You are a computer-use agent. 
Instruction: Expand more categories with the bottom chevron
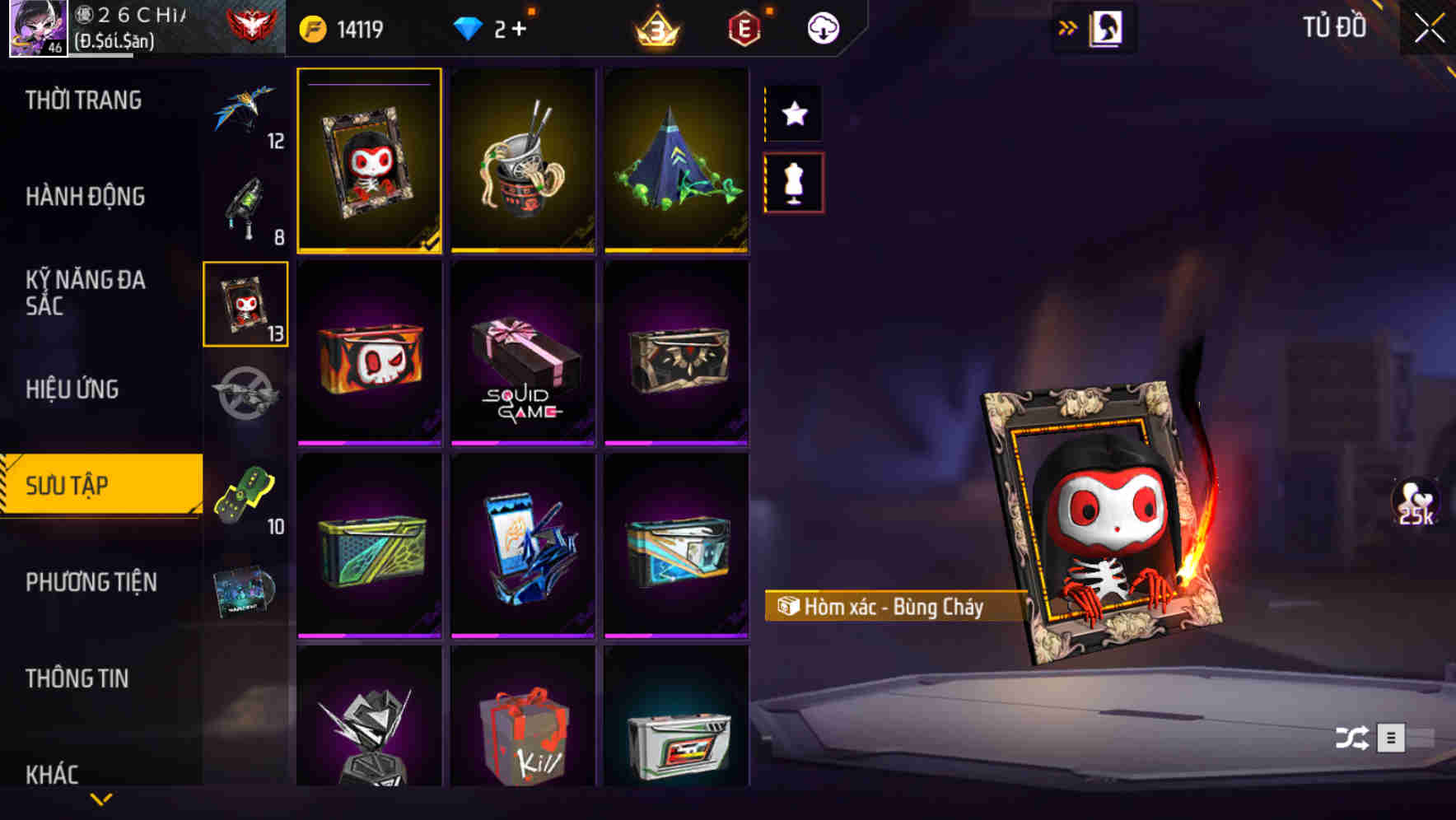101,799
